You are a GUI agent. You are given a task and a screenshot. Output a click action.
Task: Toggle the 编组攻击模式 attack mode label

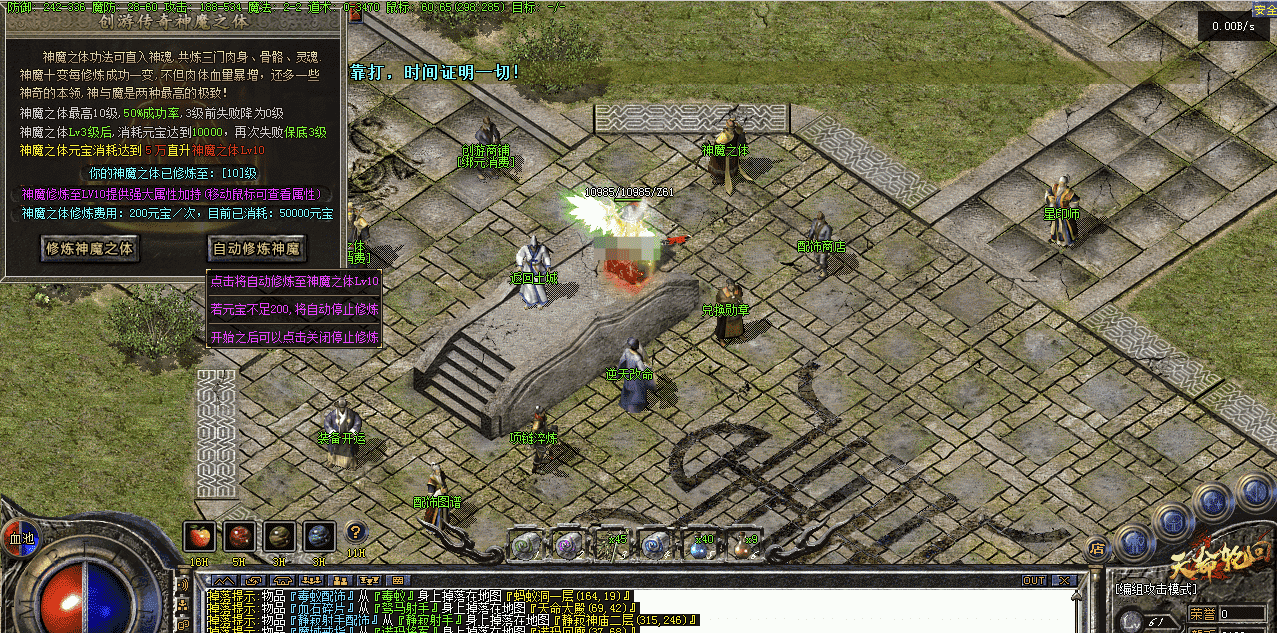tap(1155, 588)
